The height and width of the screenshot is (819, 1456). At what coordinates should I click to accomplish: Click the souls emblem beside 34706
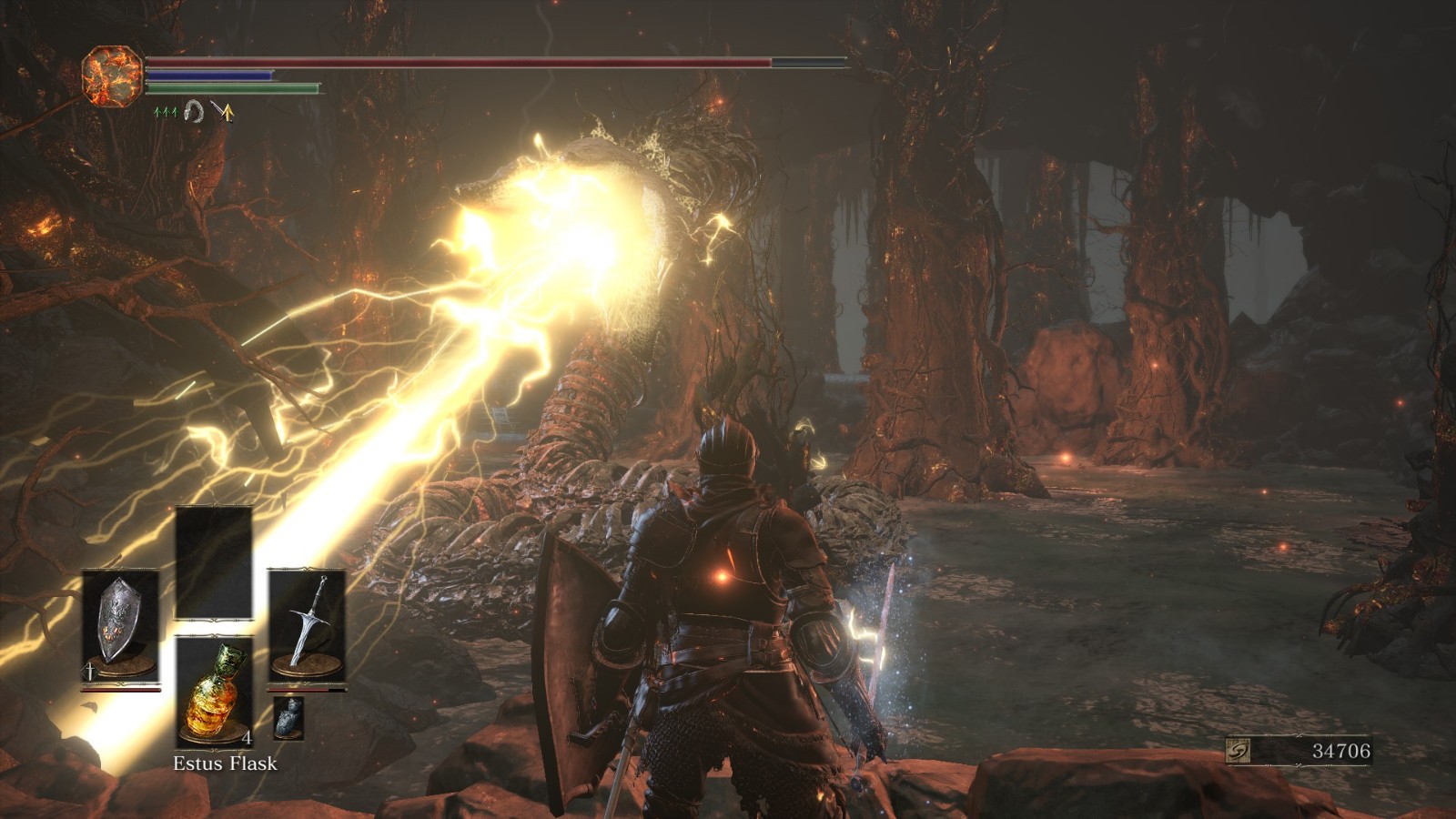pos(1239,751)
